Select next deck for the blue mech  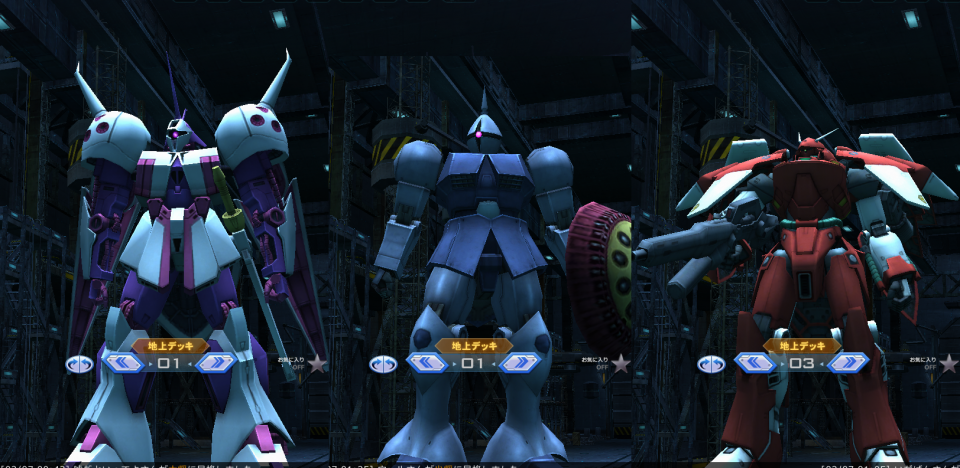click(520, 363)
